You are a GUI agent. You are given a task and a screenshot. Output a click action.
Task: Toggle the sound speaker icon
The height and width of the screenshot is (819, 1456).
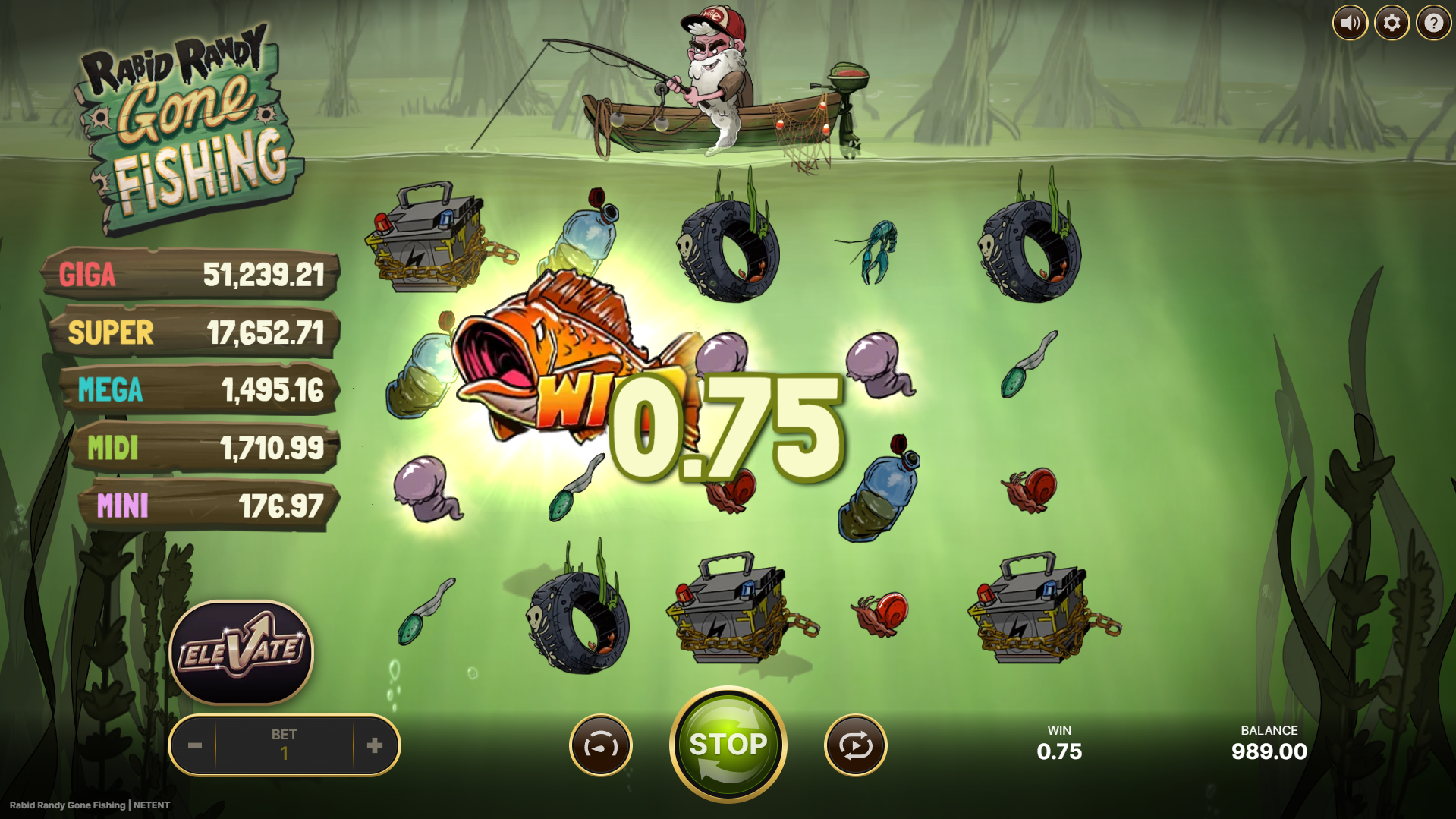pyautogui.click(x=1350, y=24)
